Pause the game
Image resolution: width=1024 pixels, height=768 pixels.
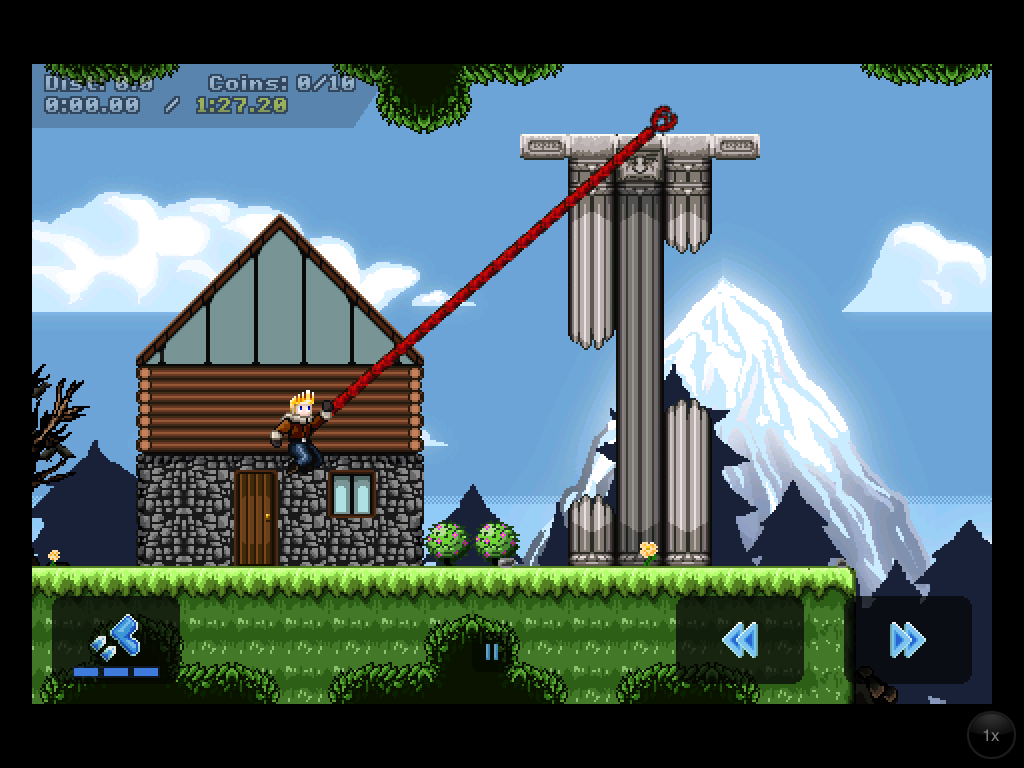coord(492,652)
